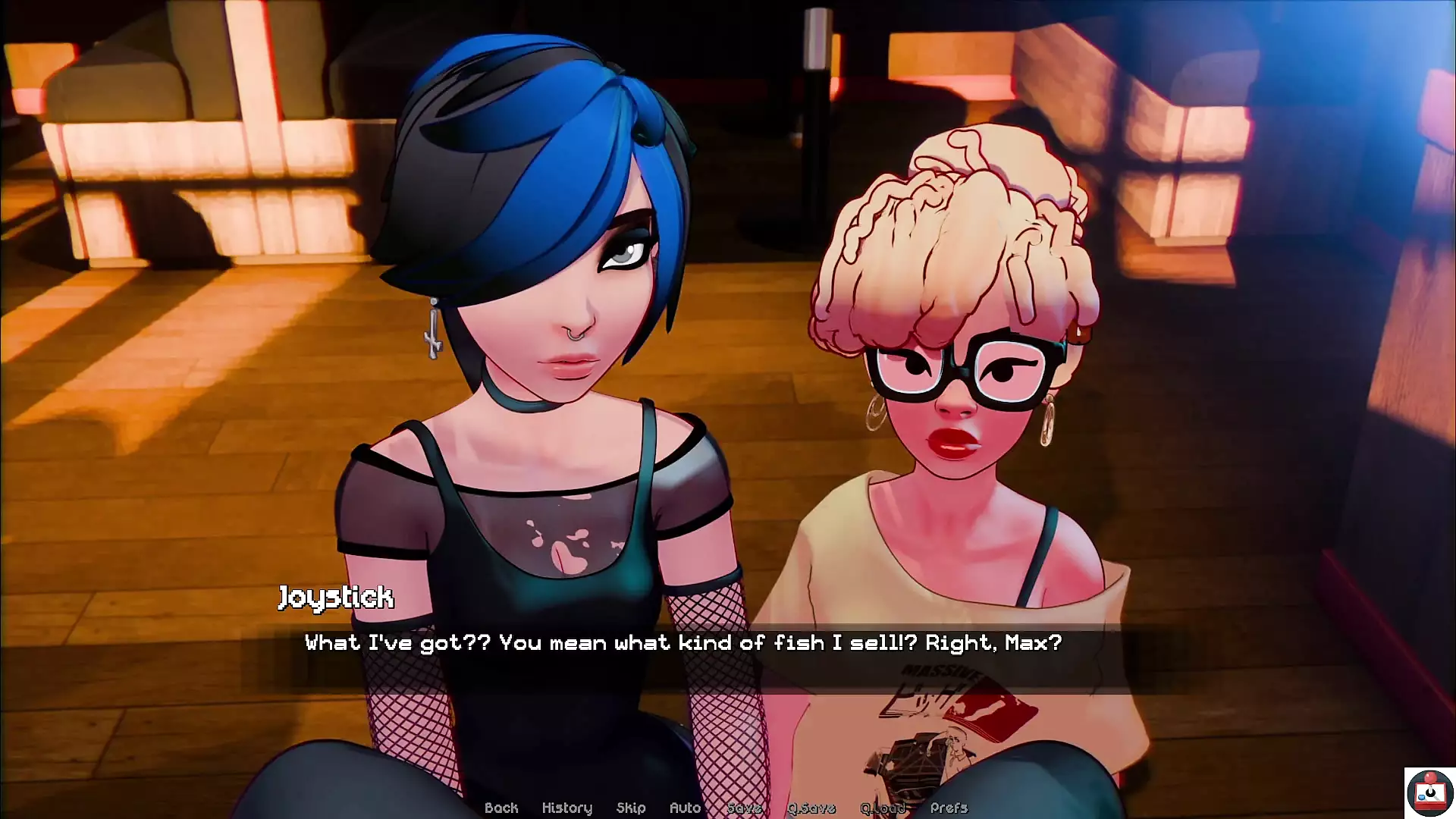Go back to the previous dialogue line
1456x819 pixels.
(501, 808)
